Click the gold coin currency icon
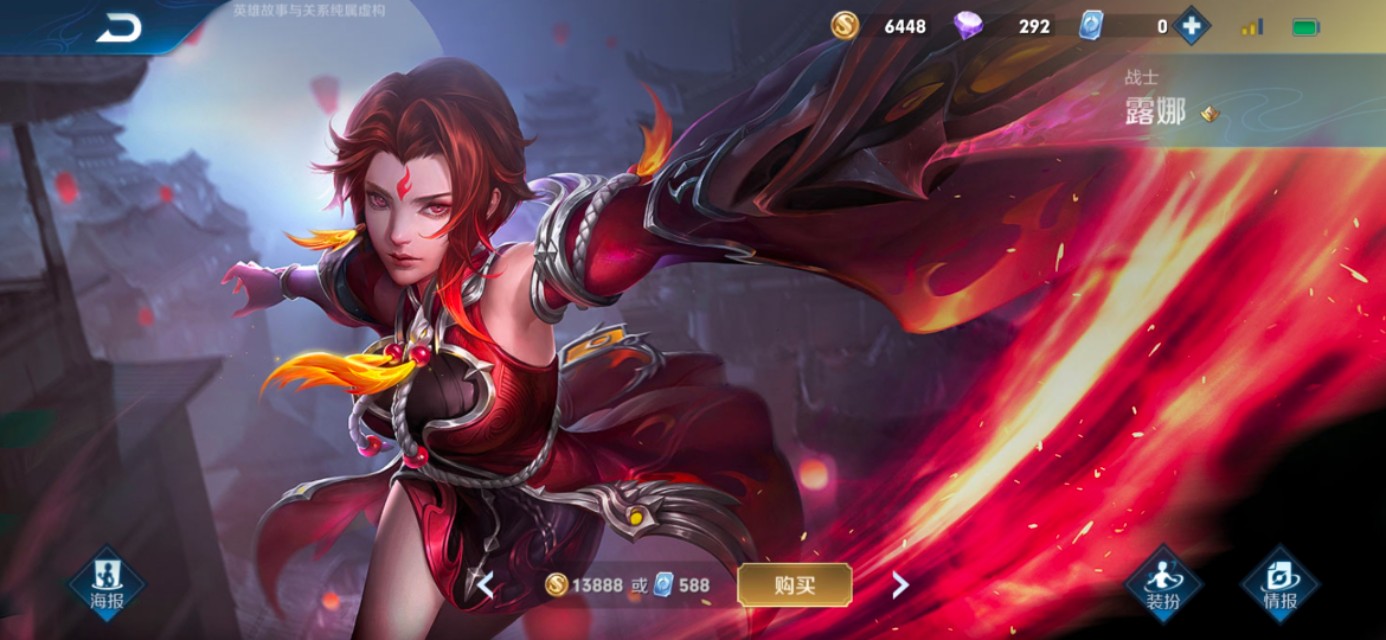 (845, 26)
